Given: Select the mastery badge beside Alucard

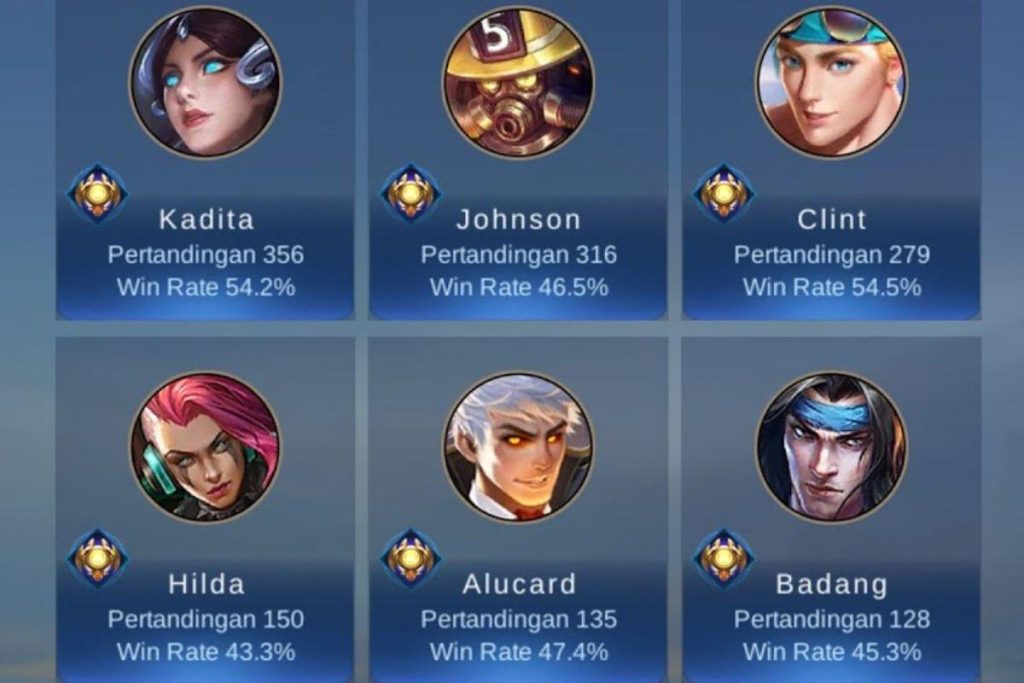Looking at the screenshot, I should (411, 558).
